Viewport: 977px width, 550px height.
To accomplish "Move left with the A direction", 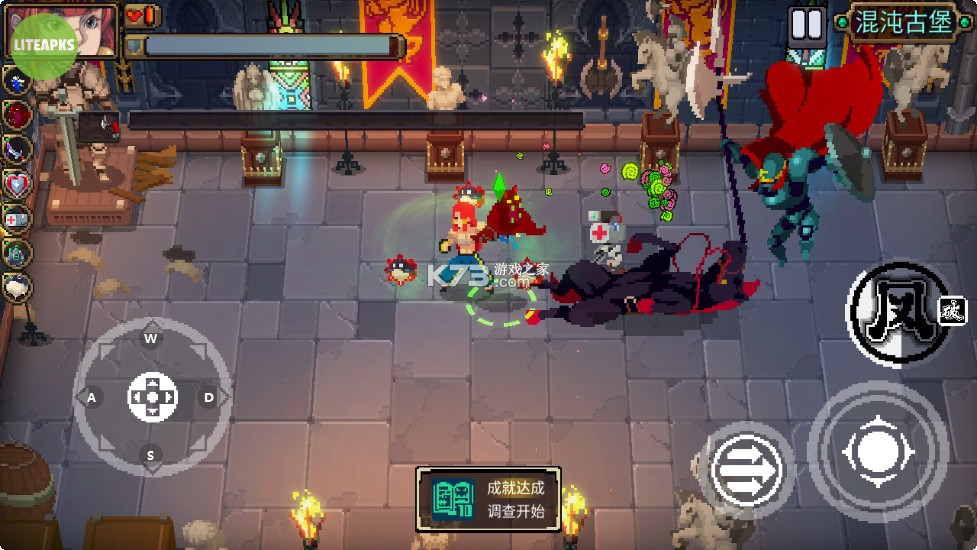I will coord(92,398).
